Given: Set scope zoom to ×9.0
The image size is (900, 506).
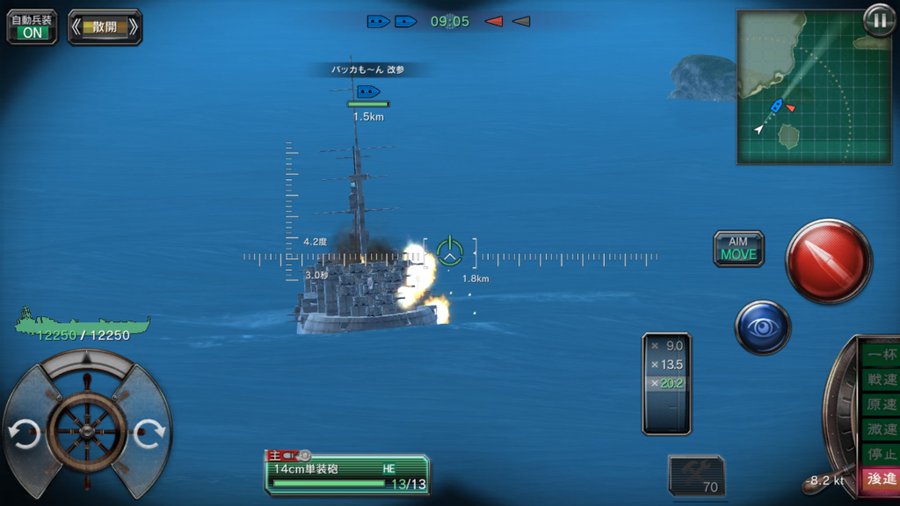Looking at the screenshot, I should pos(667,345).
